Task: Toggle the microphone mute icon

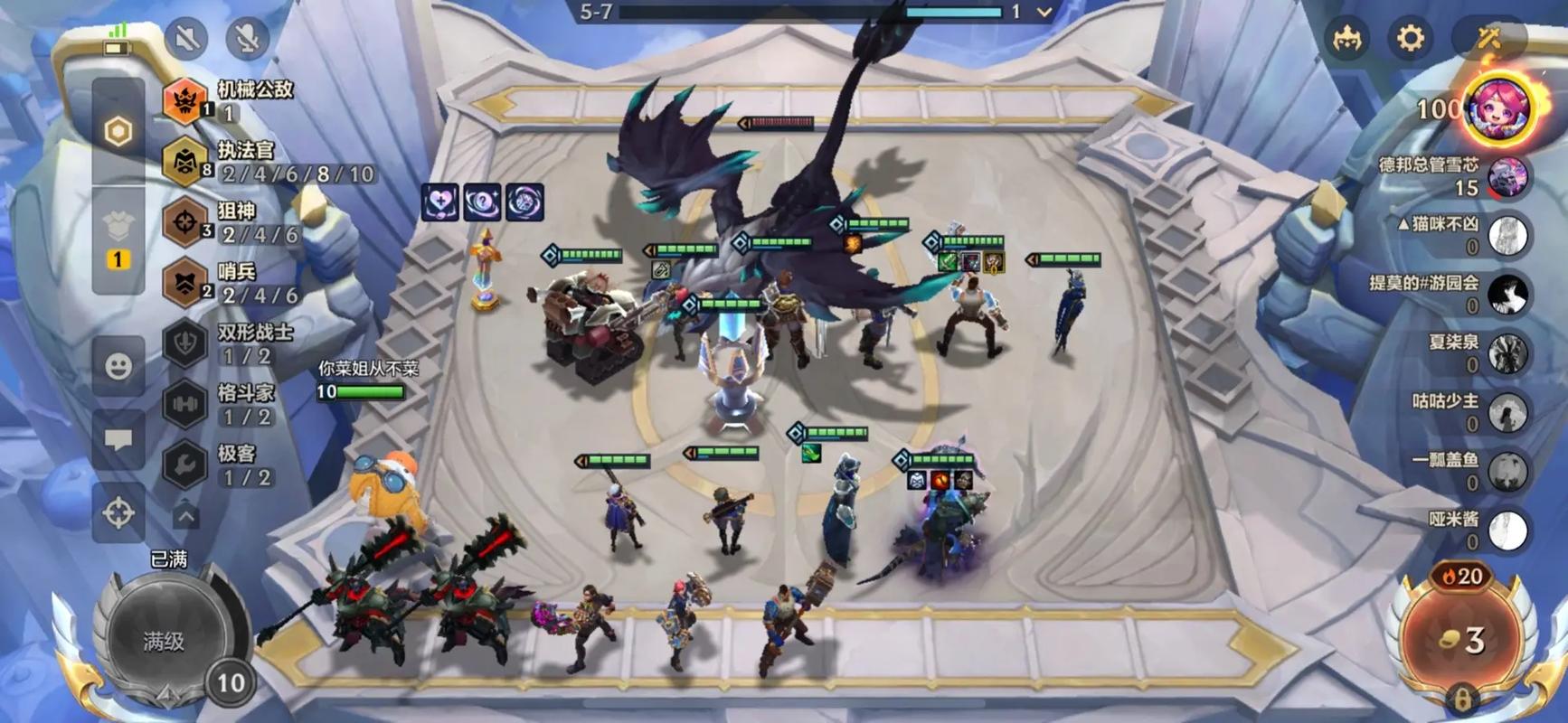Action: (x=247, y=38)
